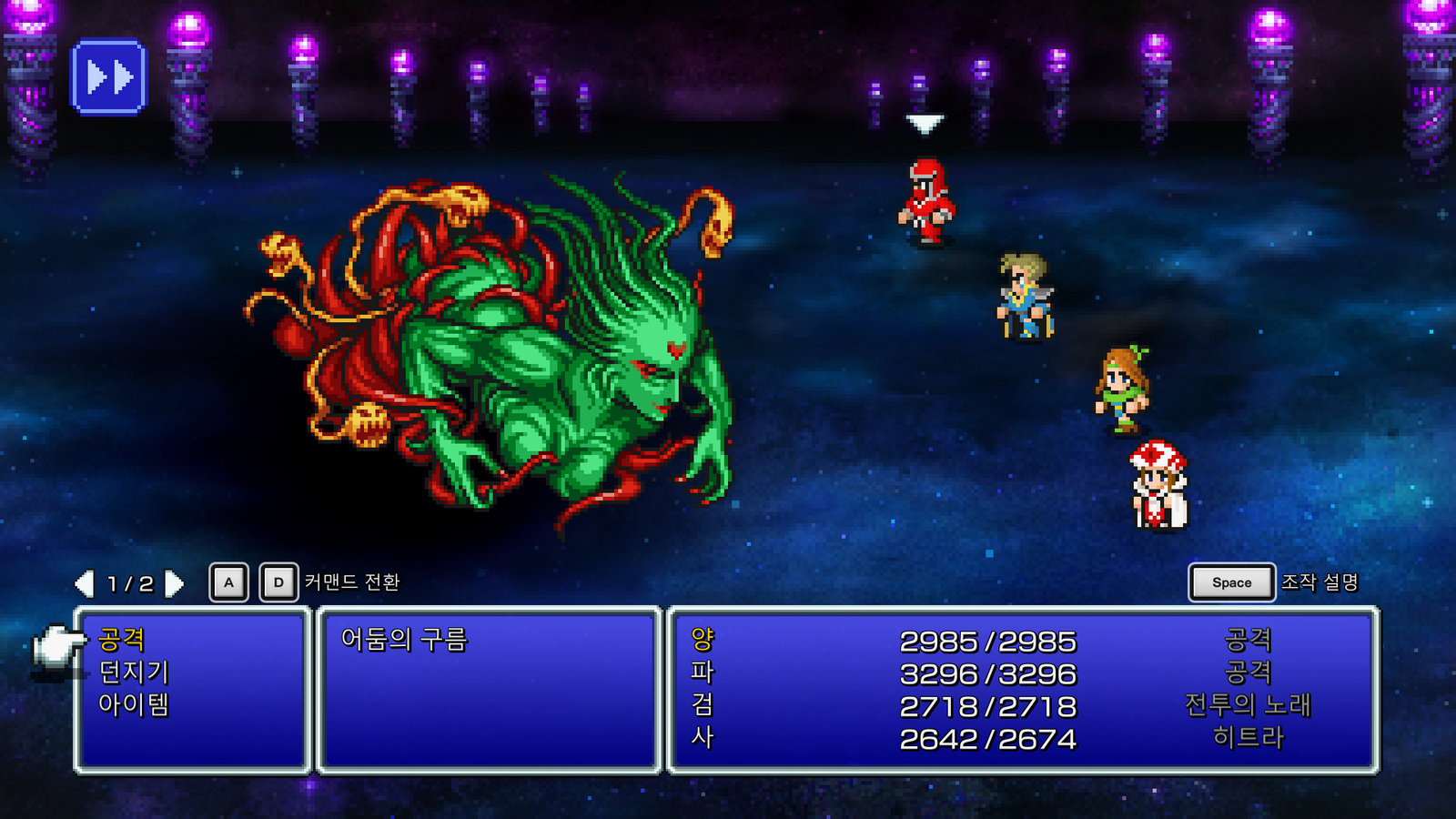Open the 아이템 item command
The width and height of the screenshot is (1456, 819).
coord(134,704)
